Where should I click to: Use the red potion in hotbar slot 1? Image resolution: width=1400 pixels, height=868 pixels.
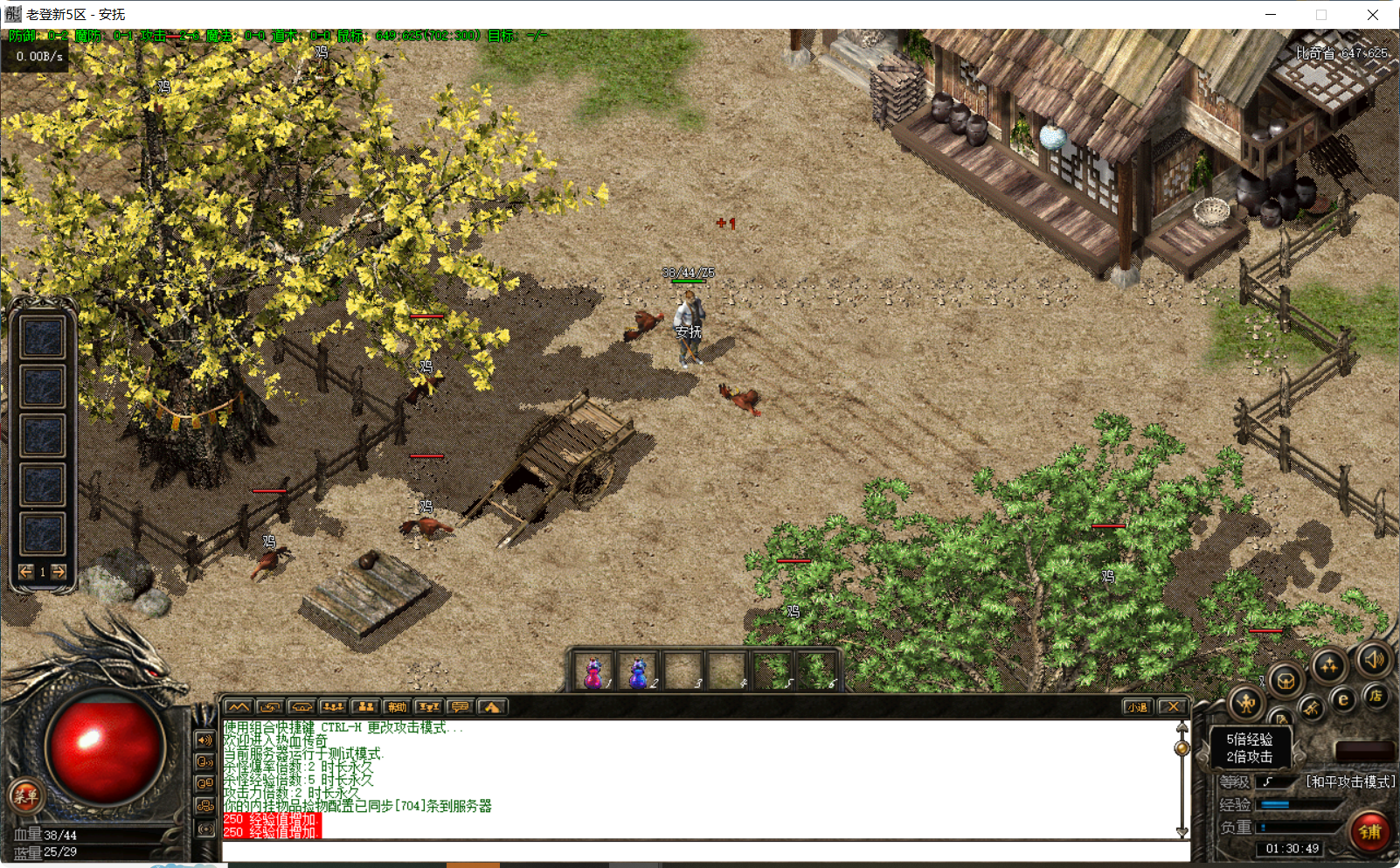pyautogui.click(x=593, y=673)
